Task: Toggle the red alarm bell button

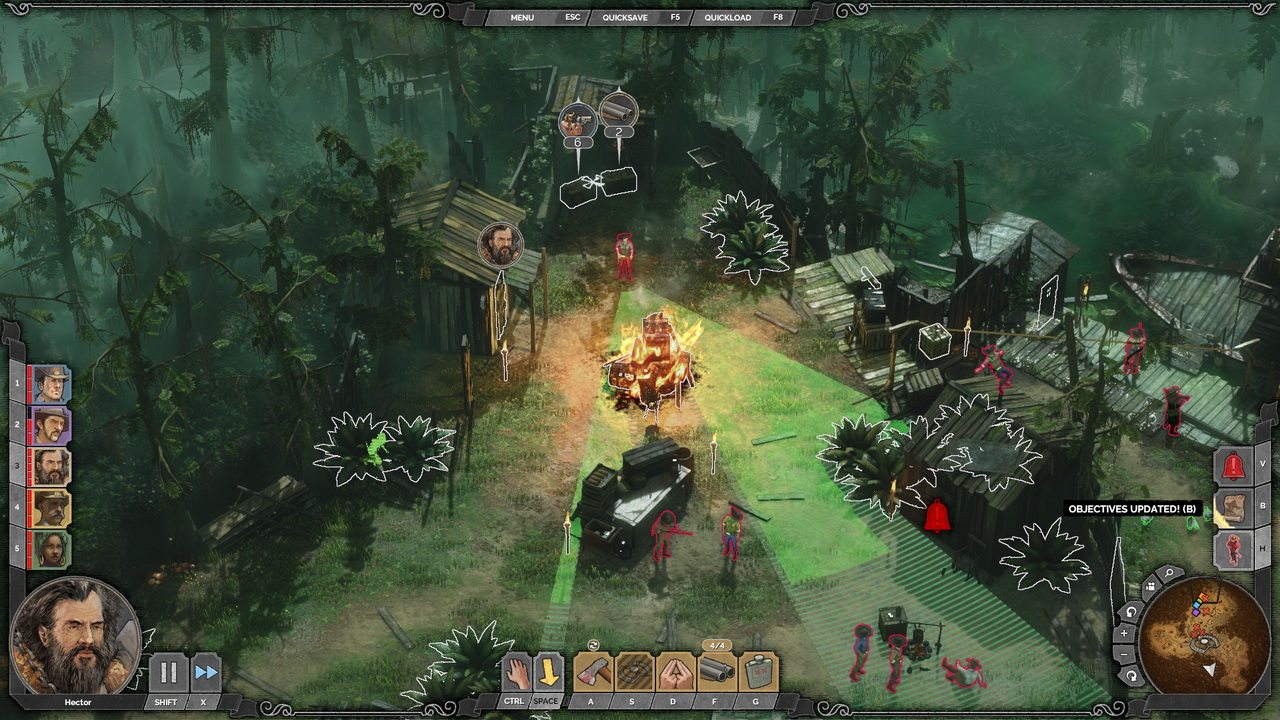Action: pyautogui.click(x=1233, y=465)
